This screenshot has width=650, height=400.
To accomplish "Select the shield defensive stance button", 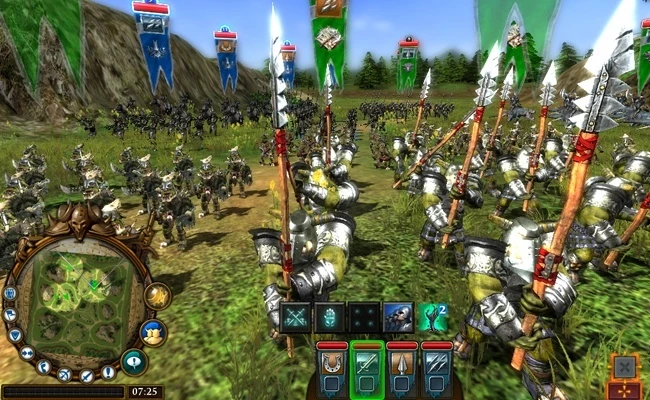I will 17,334.
